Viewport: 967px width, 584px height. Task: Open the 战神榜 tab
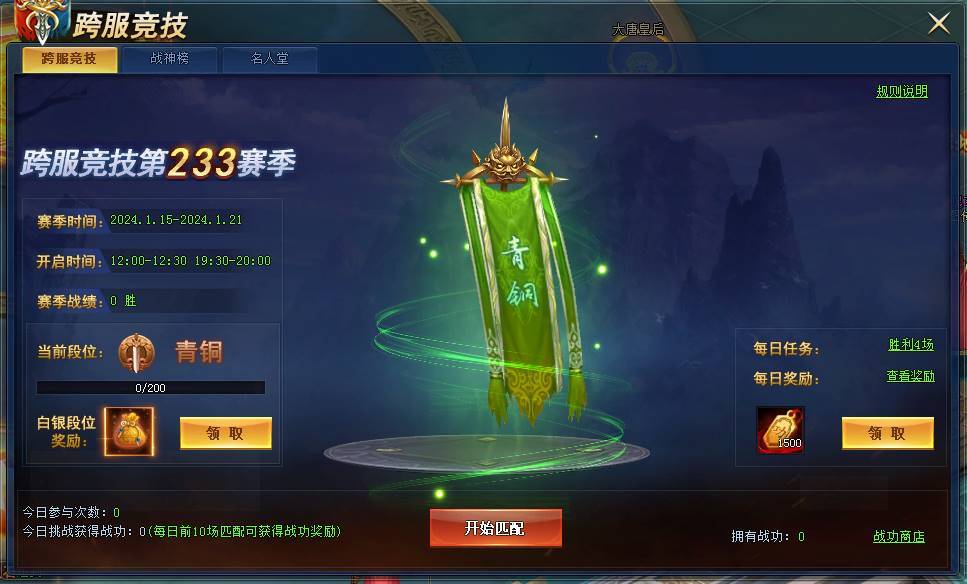point(169,59)
